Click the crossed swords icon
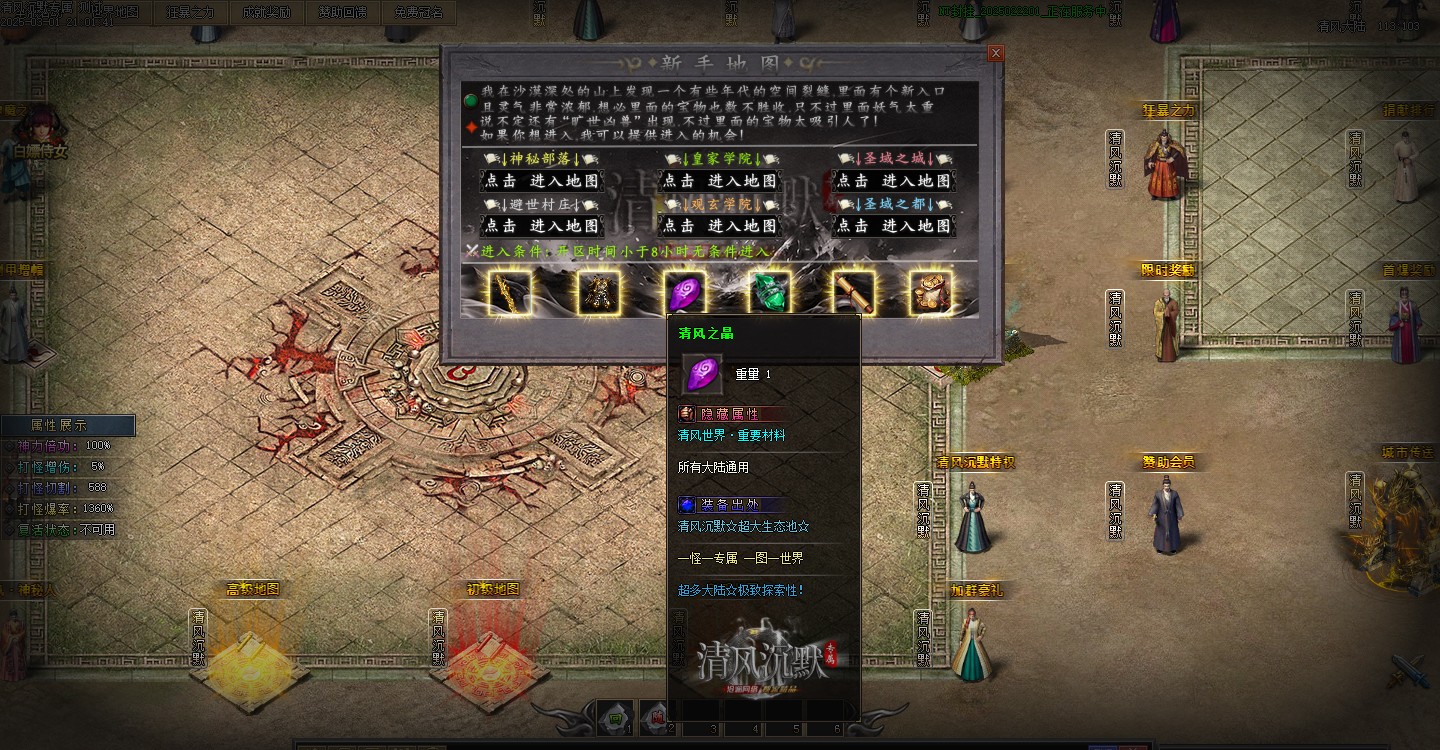This screenshot has width=1440, height=750. coord(1407,671)
